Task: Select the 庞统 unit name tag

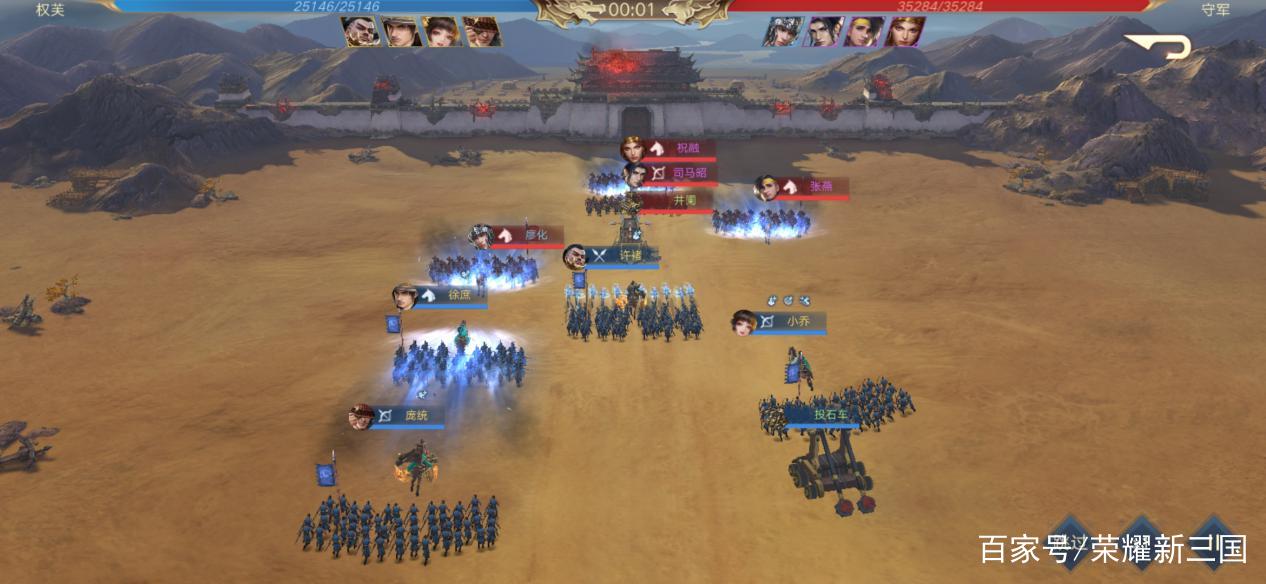Action: point(409,416)
